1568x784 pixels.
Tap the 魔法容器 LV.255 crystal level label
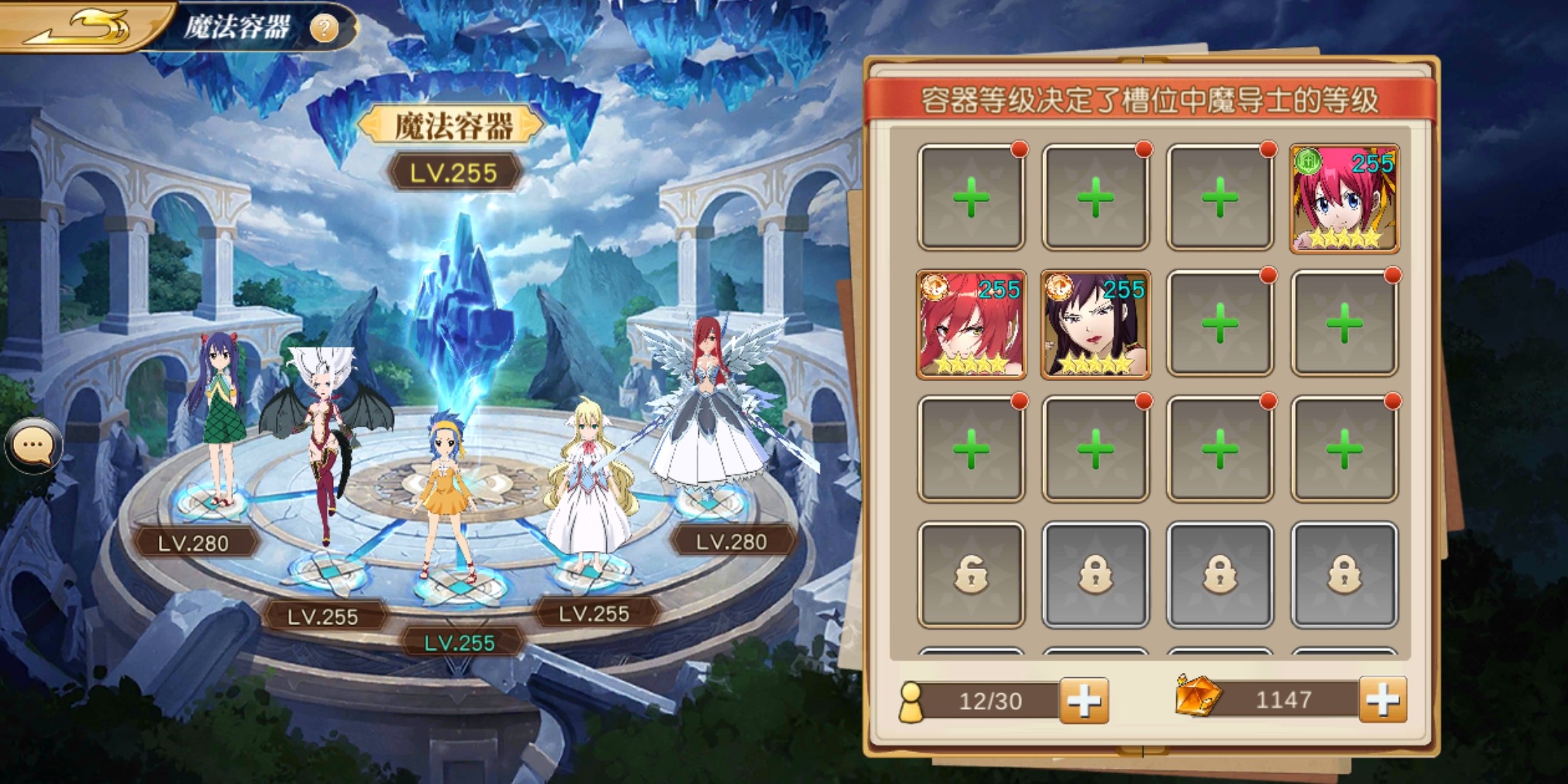(454, 173)
